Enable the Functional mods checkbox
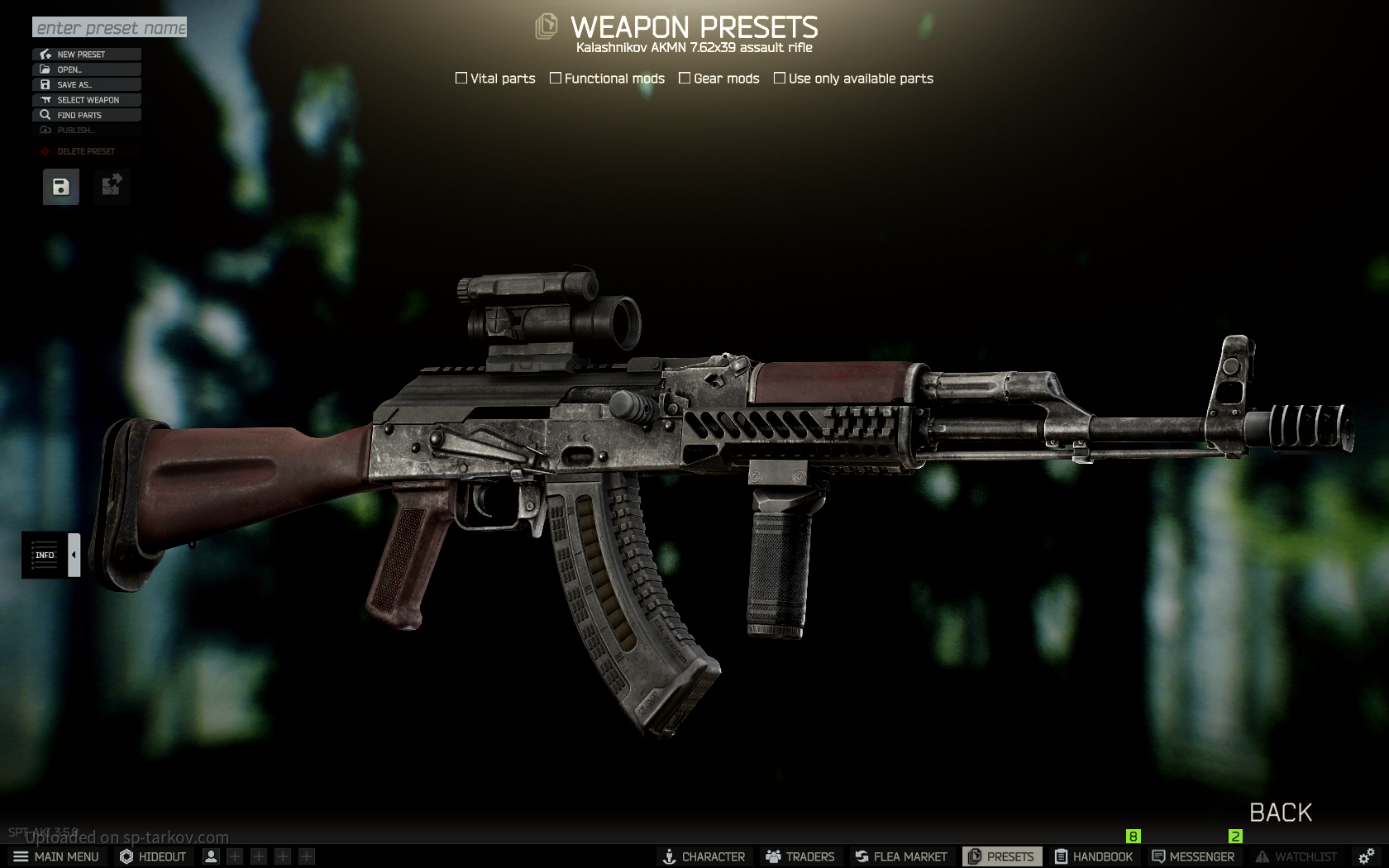Image resolution: width=1389 pixels, height=868 pixels. [x=556, y=79]
